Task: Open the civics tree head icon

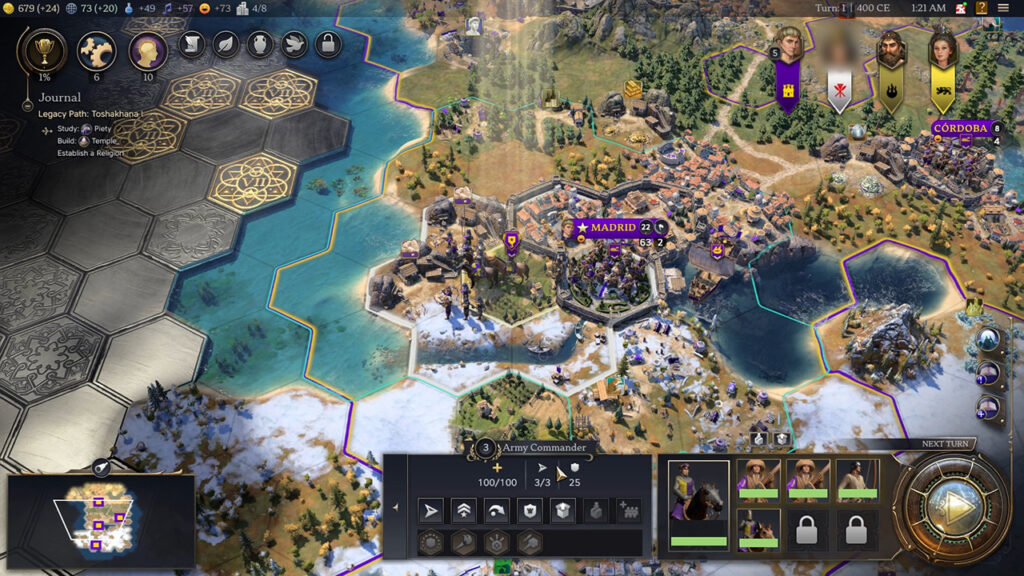Action: pos(148,50)
